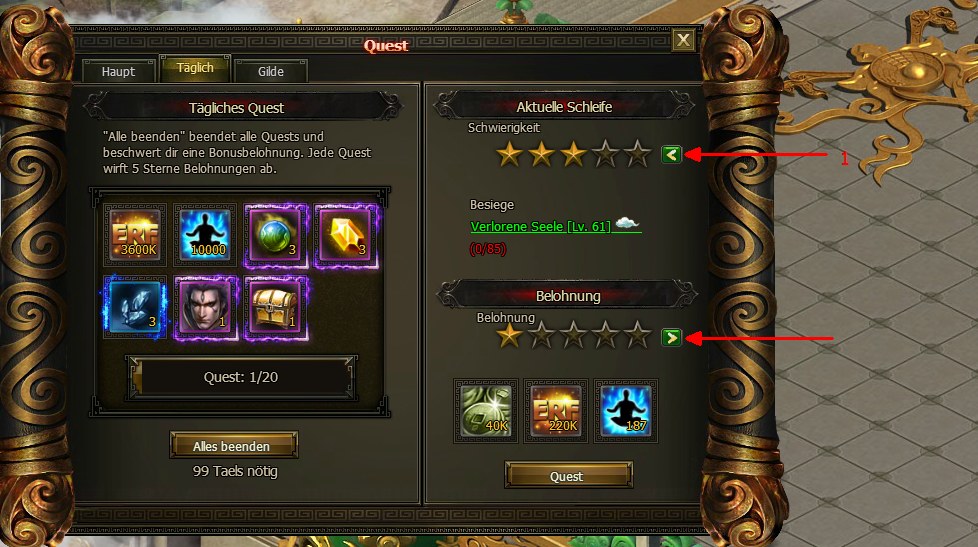
Task: Select the meditation 187 quest reward
Action: [625, 410]
